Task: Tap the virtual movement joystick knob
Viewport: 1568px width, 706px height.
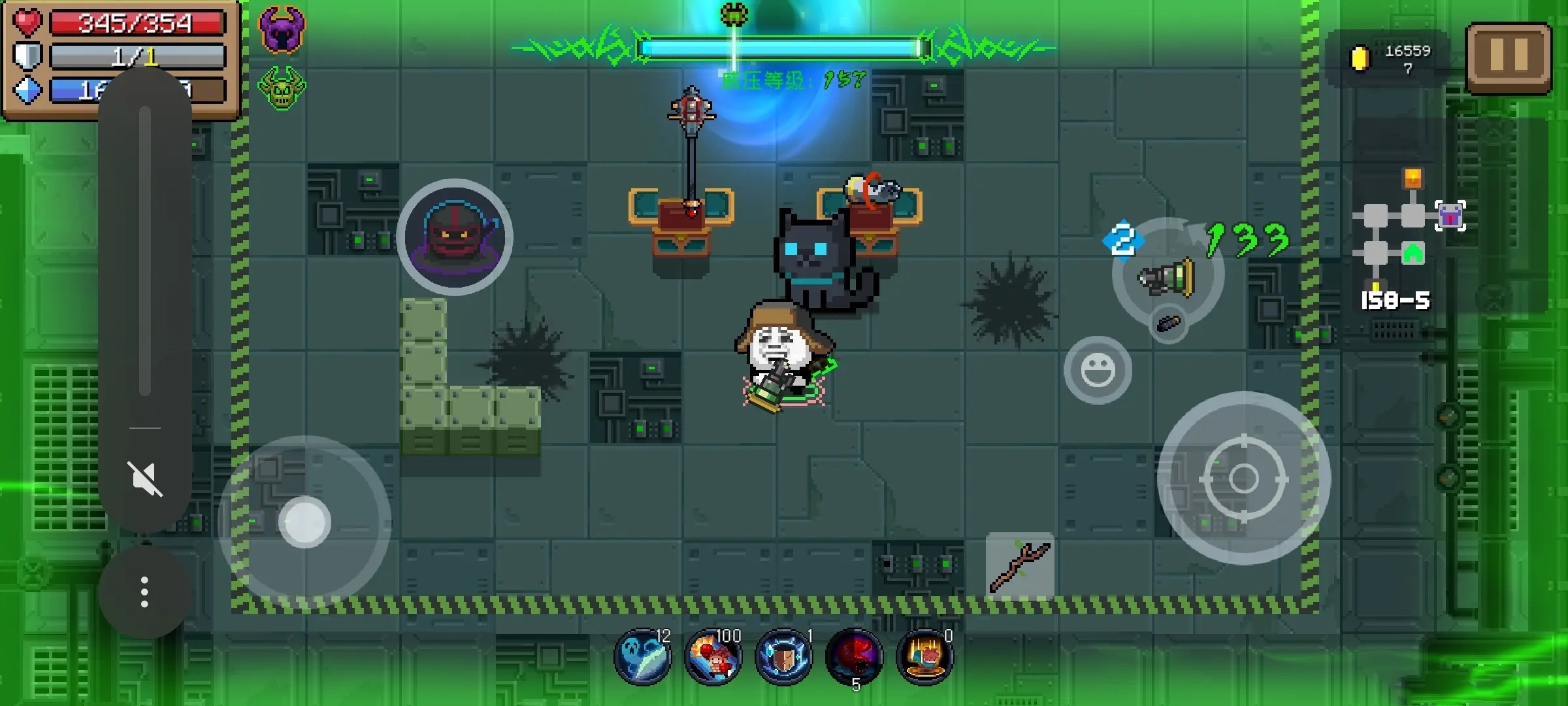Action: click(x=304, y=522)
